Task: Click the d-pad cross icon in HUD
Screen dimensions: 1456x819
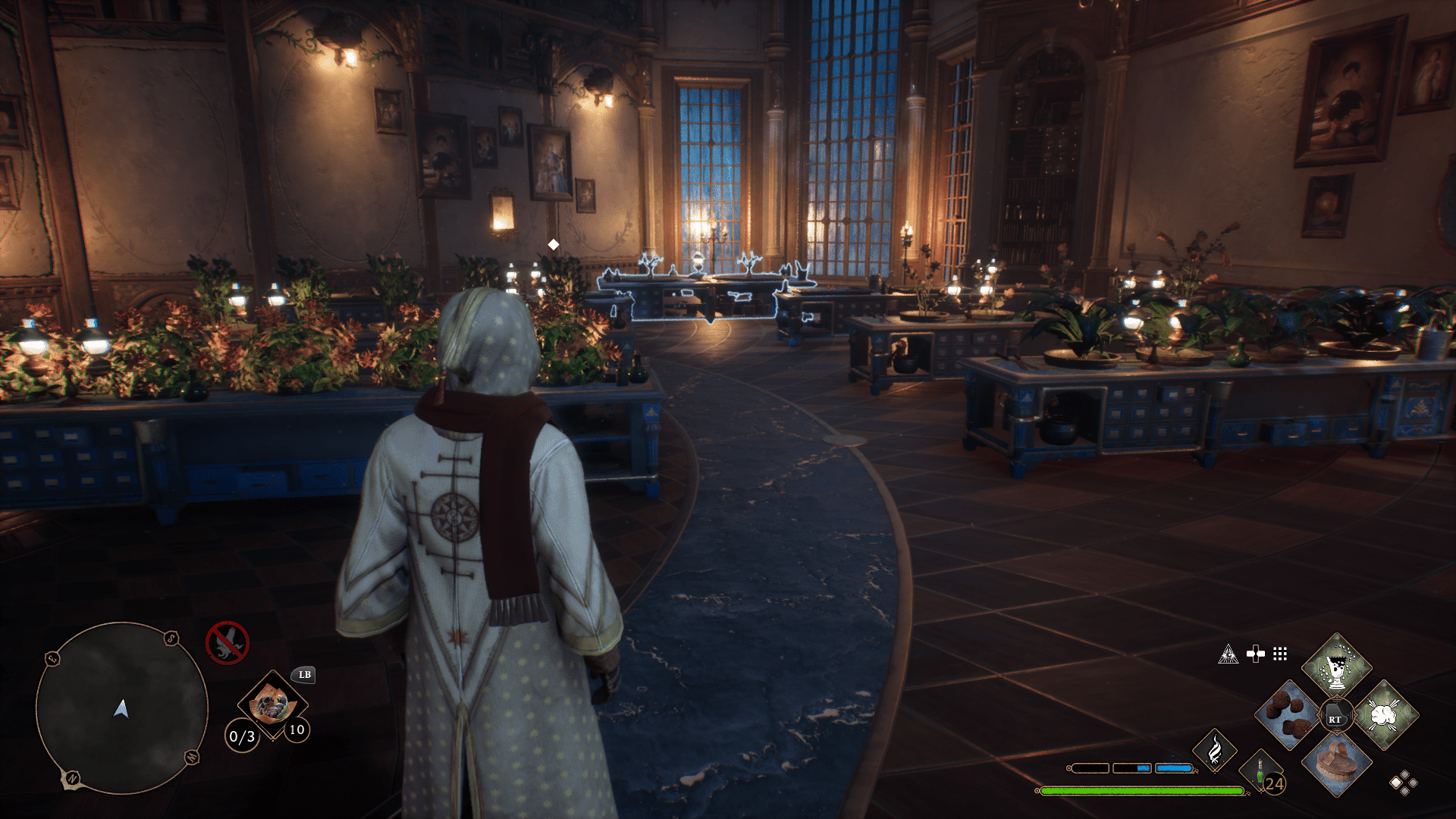Action: click(1256, 653)
